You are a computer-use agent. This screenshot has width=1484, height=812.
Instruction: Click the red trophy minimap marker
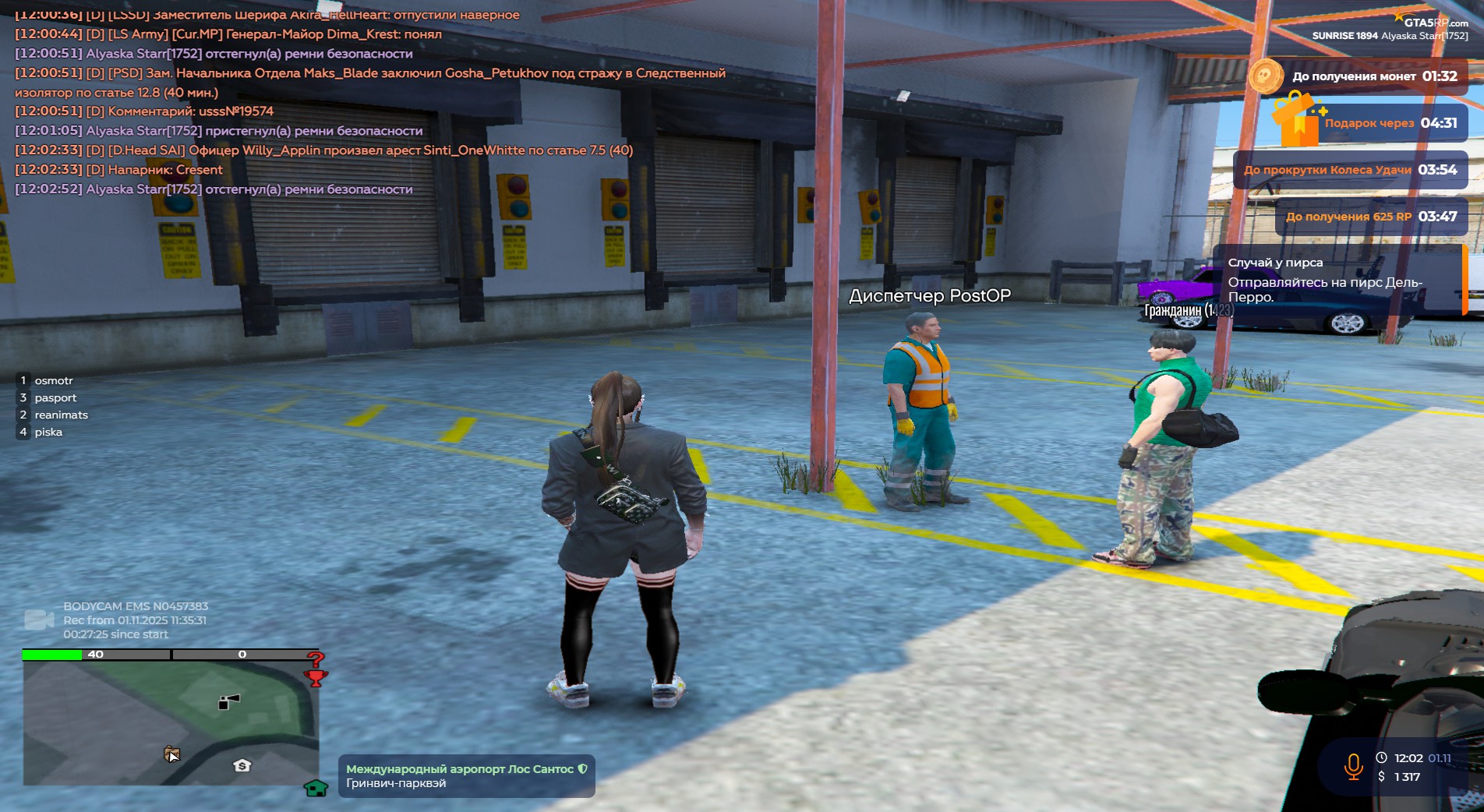[316, 678]
